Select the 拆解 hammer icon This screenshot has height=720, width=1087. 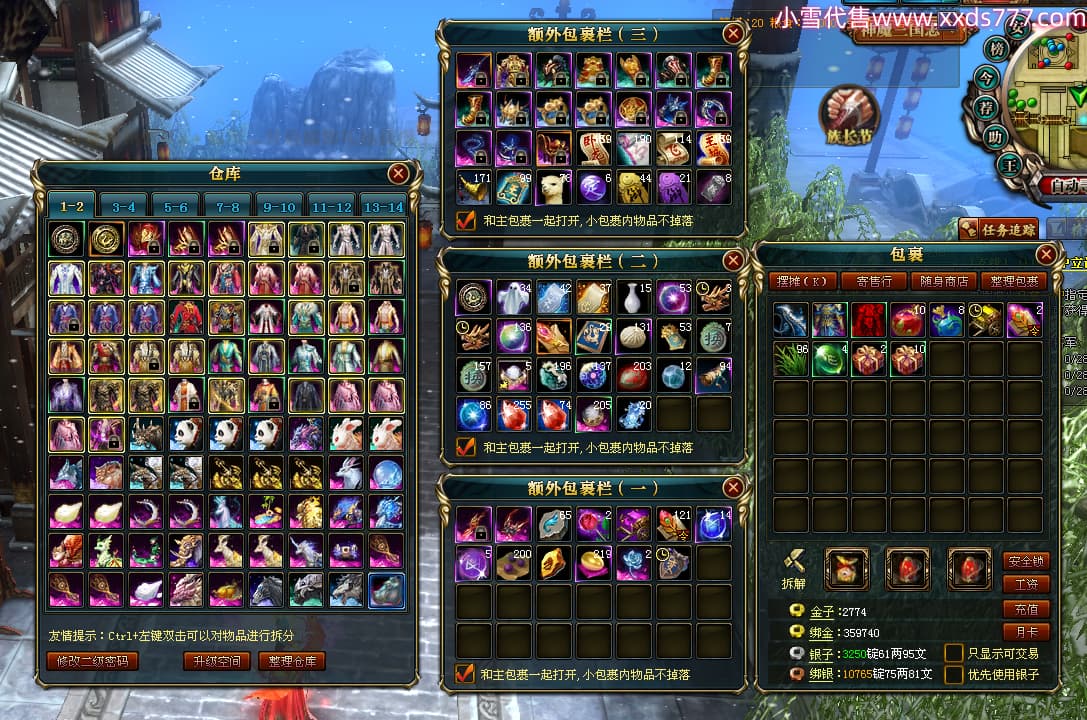(793, 565)
